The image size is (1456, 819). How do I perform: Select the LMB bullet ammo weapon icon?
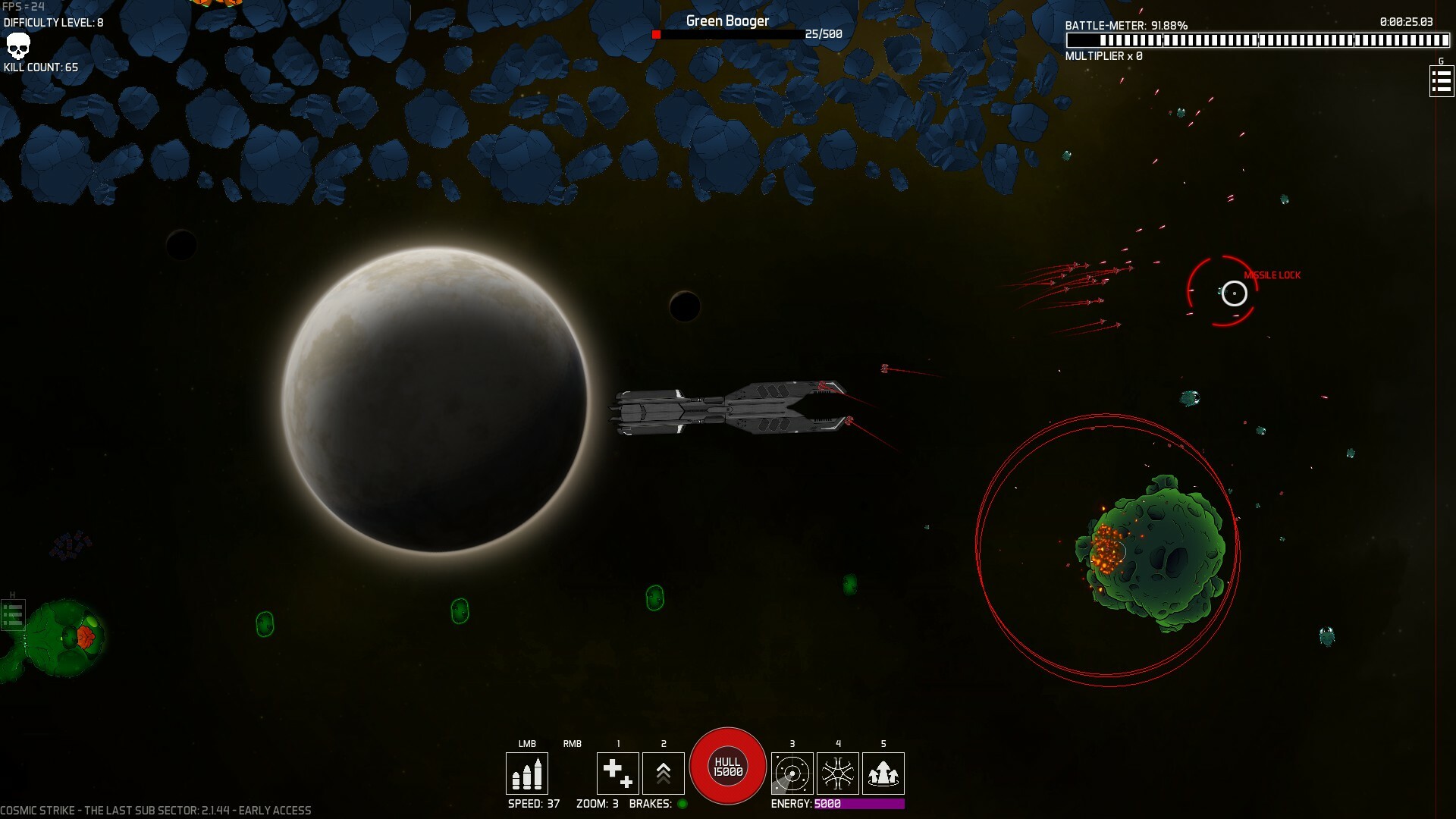(x=527, y=773)
